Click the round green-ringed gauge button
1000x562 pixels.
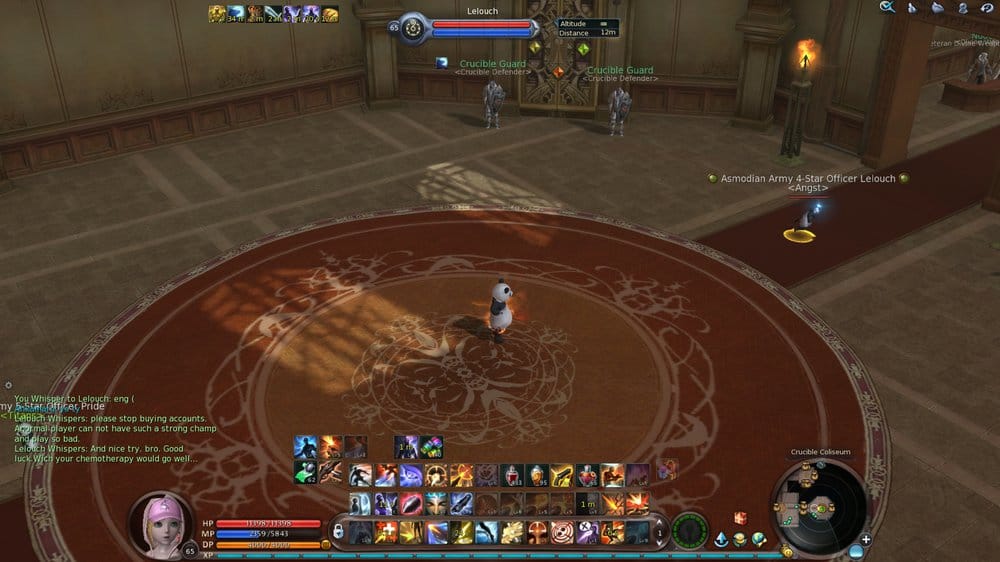(x=689, y=530)
